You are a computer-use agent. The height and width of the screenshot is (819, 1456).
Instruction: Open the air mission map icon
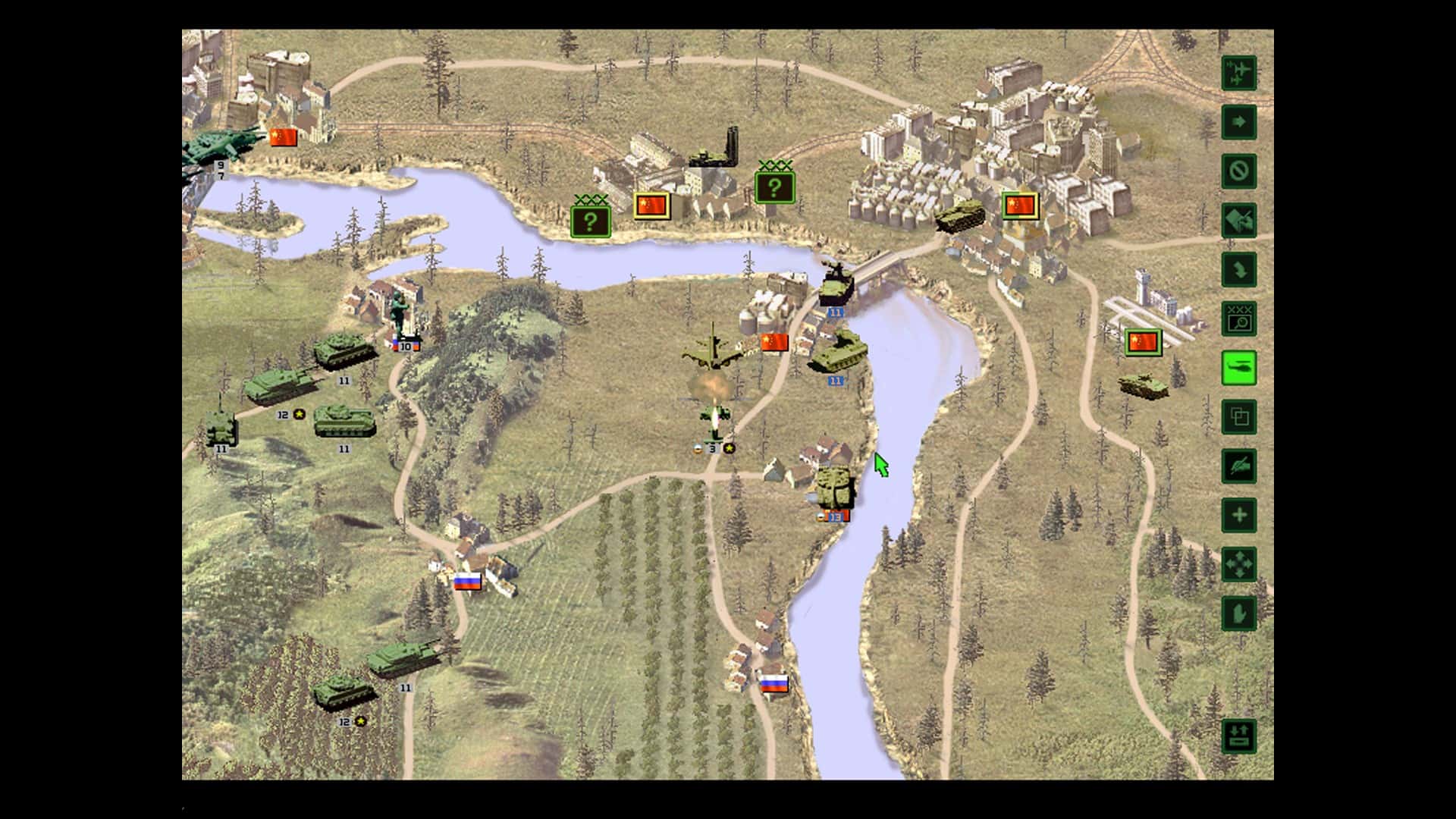(x=1238, y=221)
